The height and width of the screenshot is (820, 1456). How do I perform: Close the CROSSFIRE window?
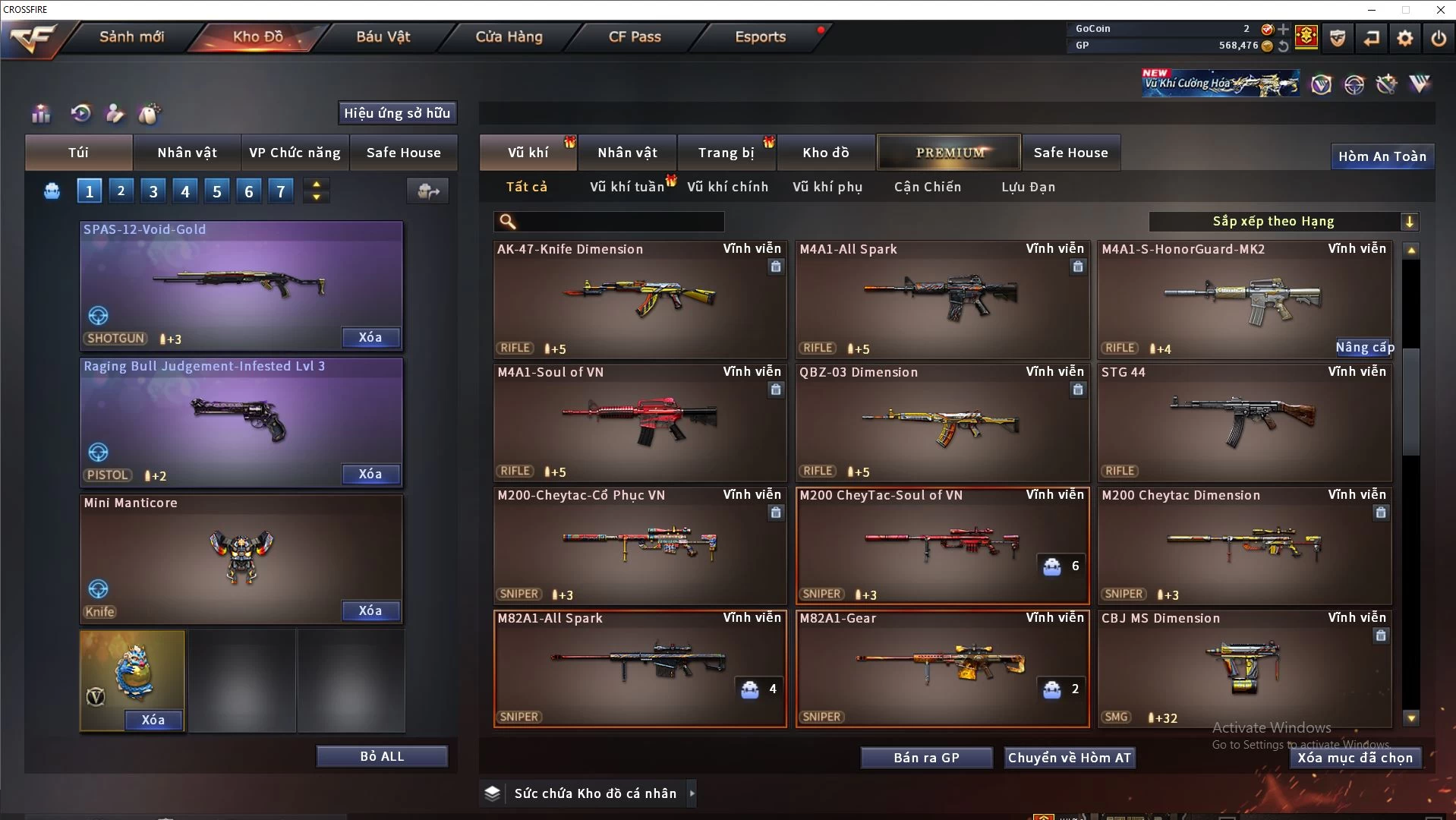pyautogui.click(x=1440, y=10)
